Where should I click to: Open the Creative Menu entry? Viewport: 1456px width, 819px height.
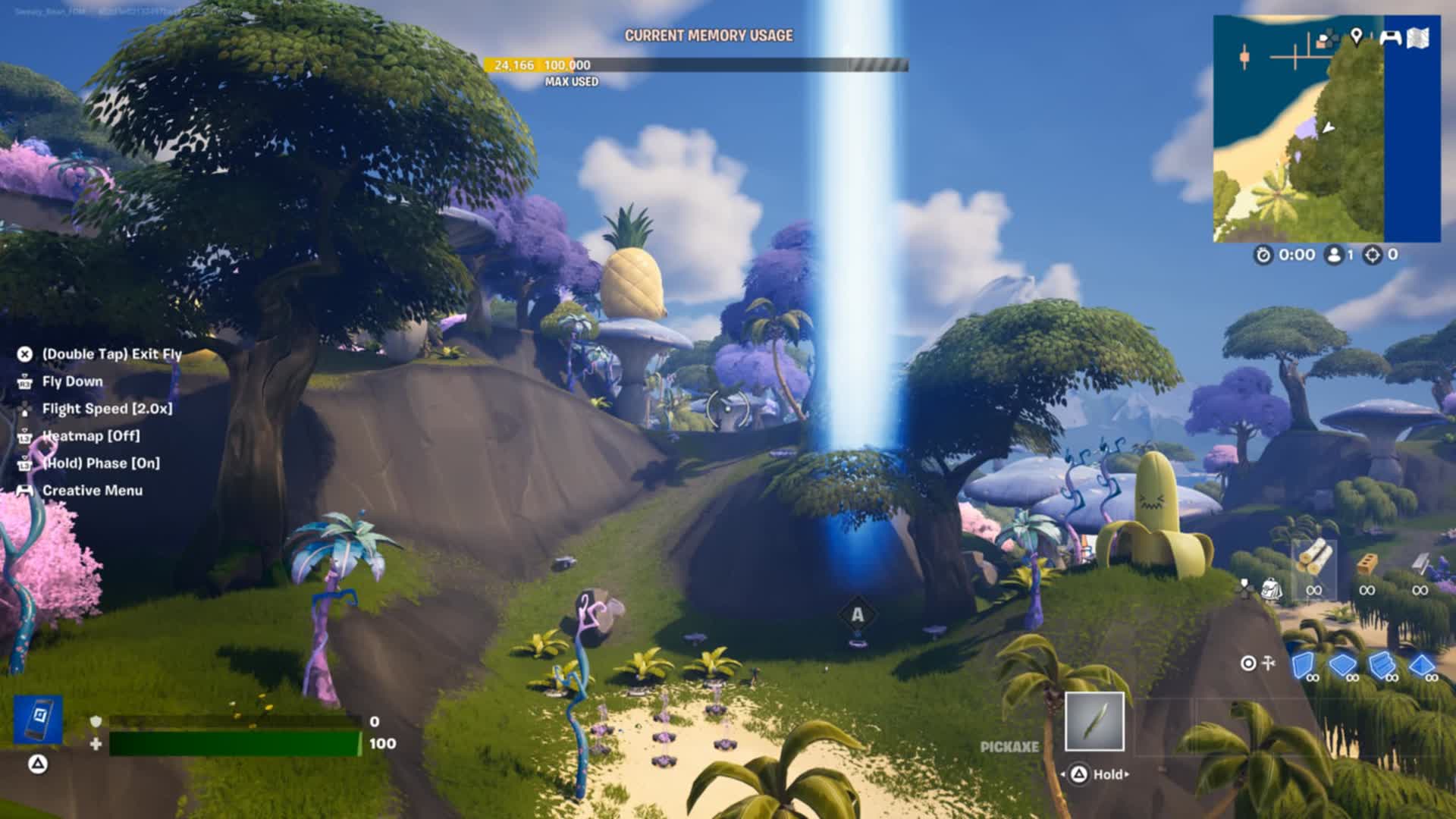click(x=92, y=491)
